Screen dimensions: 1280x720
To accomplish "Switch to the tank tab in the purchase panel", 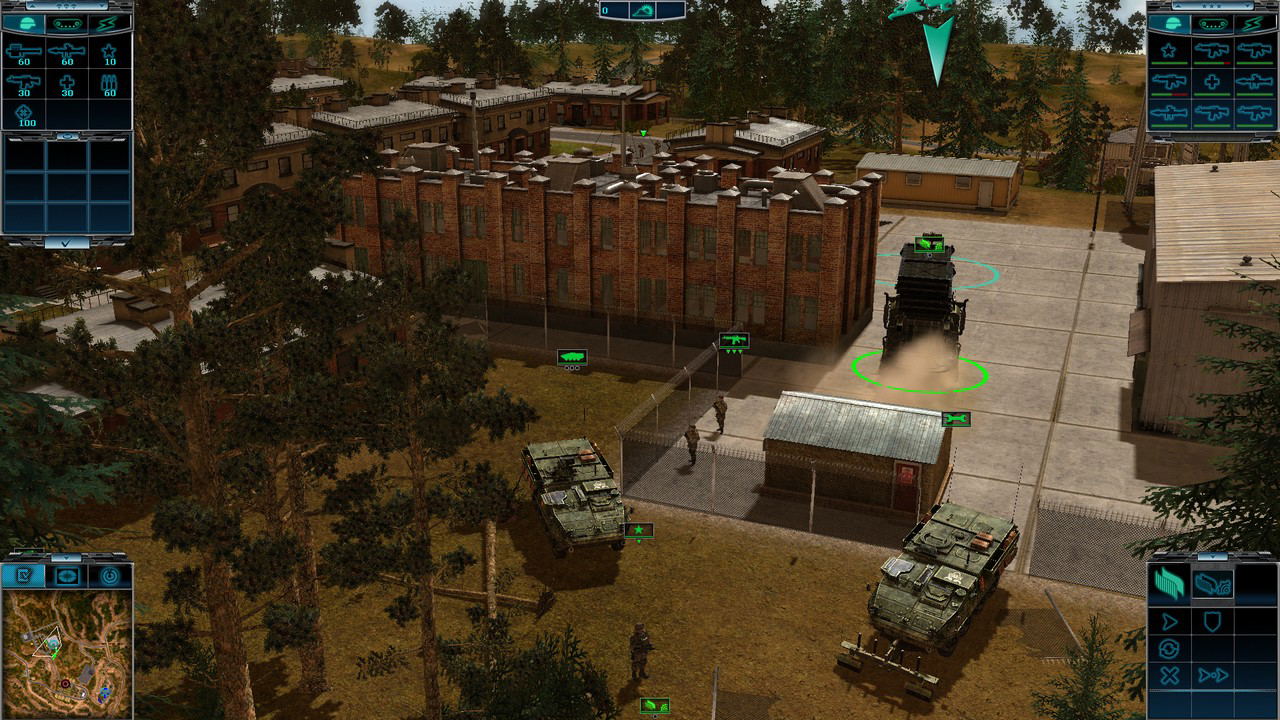I will coord(66,22).
